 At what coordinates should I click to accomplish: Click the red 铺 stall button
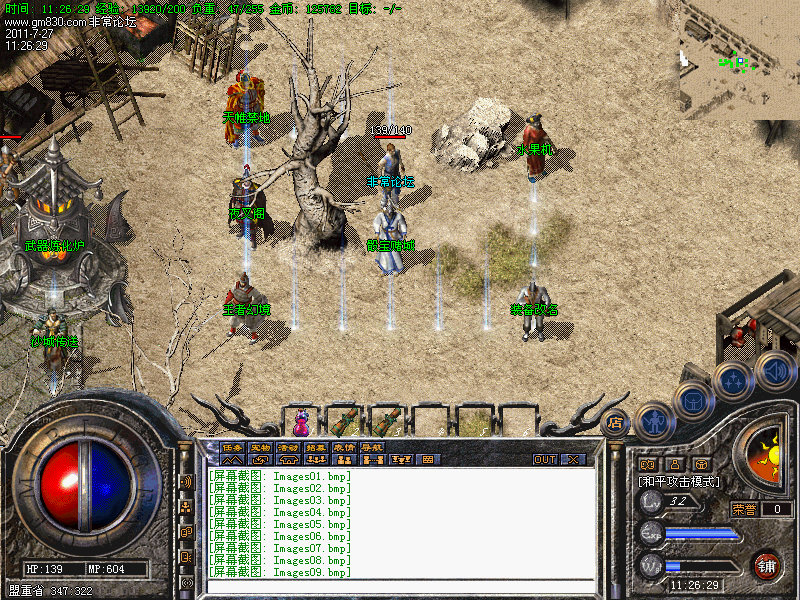[x=767, y=565]
